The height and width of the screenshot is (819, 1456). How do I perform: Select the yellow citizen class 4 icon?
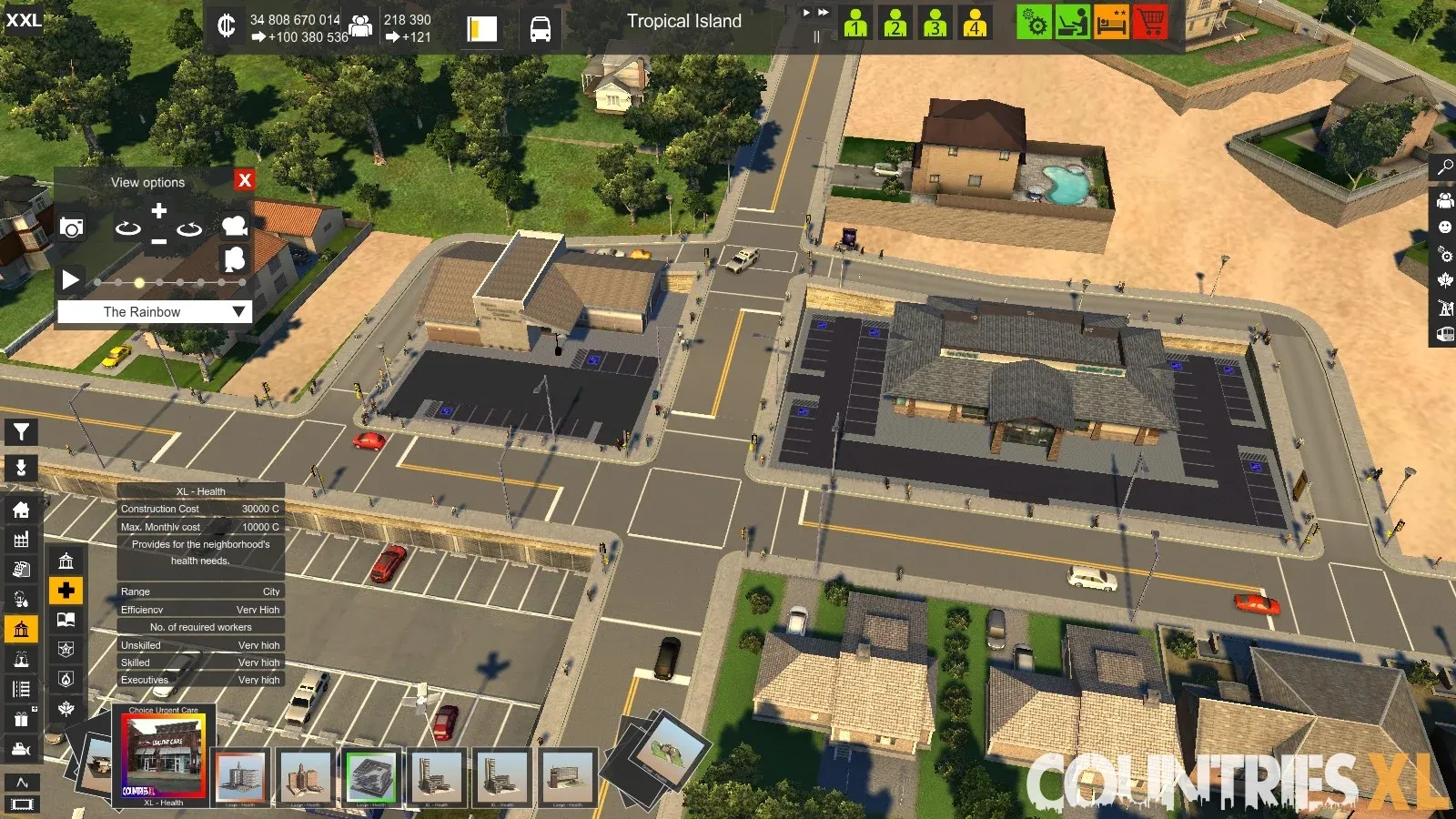(975, 22)
